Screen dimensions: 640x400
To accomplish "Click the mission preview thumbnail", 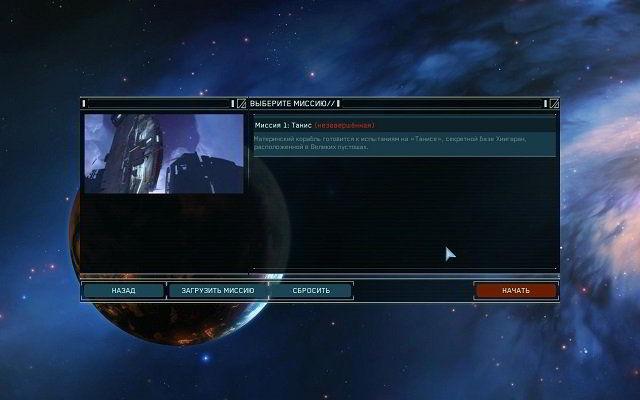I will pos(163,153).
